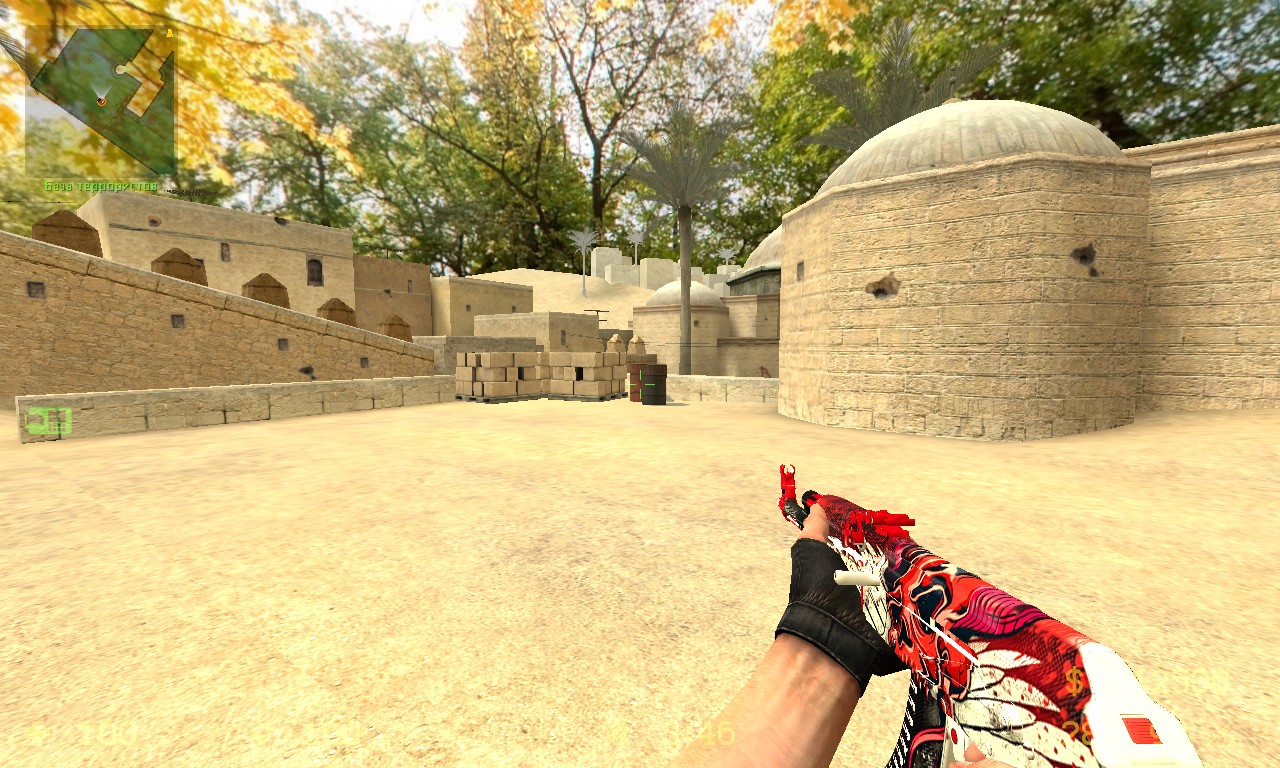Click the green buy zone icon
1280x768 pixels.
pos(47,421)
